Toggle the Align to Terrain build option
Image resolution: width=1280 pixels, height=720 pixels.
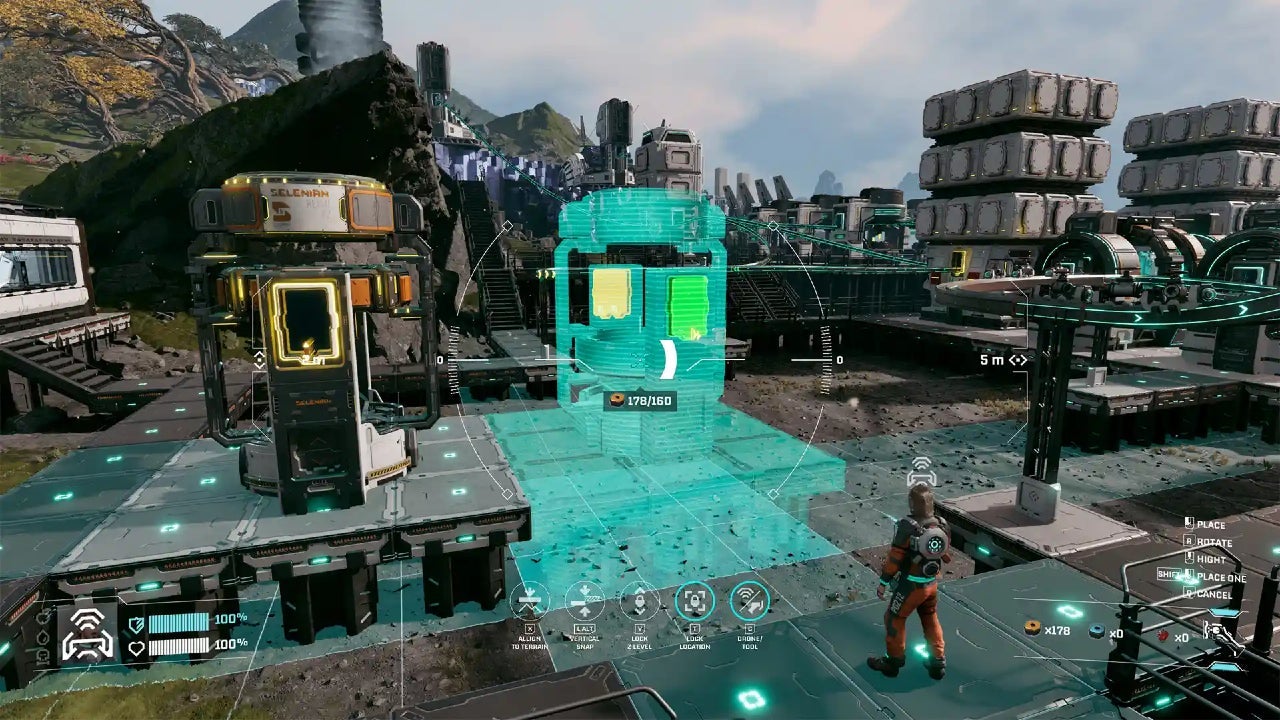530,601
